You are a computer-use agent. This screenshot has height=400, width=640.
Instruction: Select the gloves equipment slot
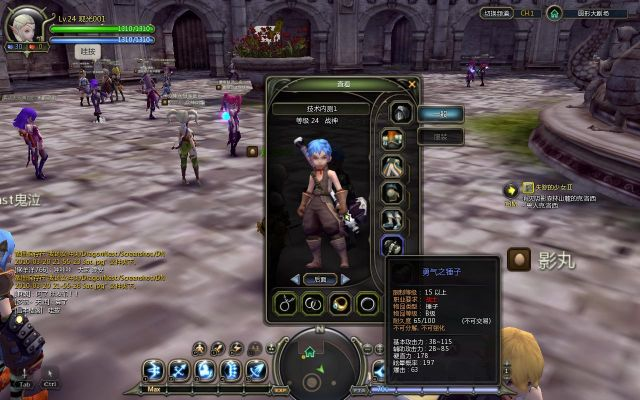[392, 193]
